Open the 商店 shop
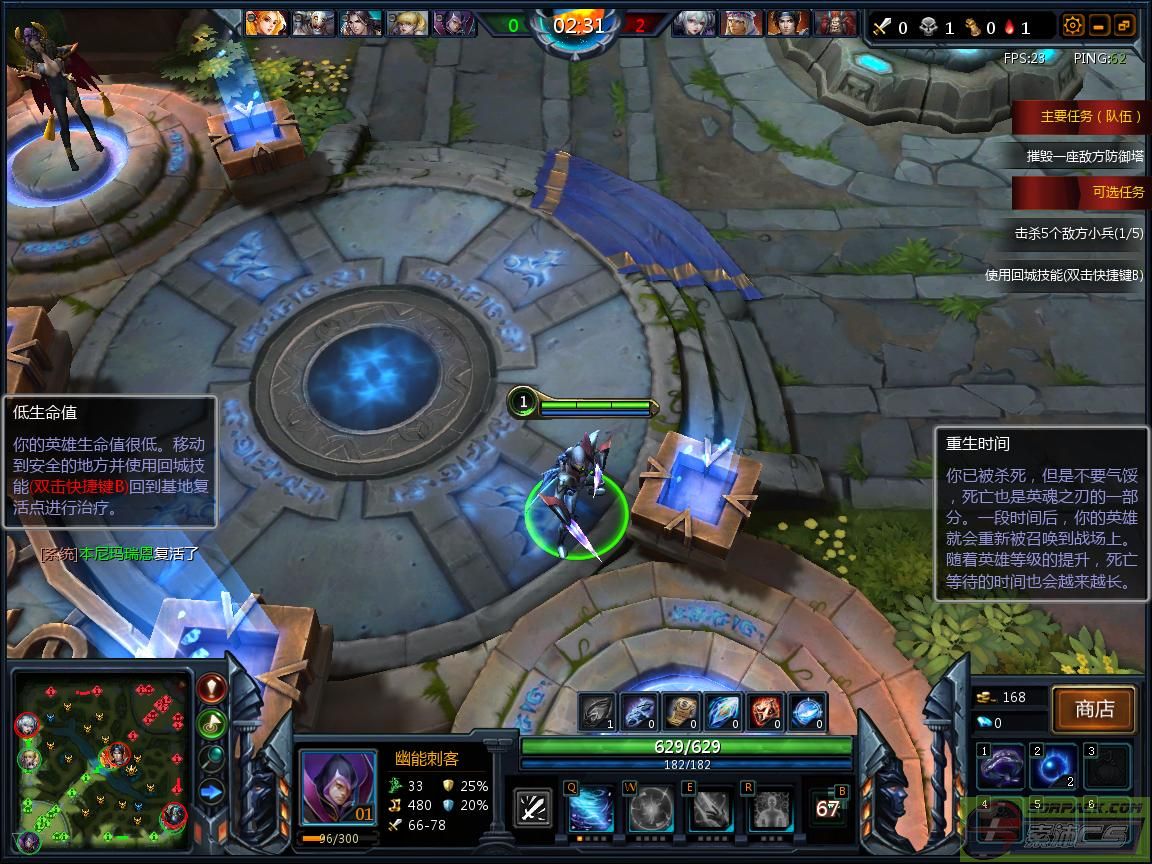This screenshot has height=864, width=1152. [x=1094, y=709]
